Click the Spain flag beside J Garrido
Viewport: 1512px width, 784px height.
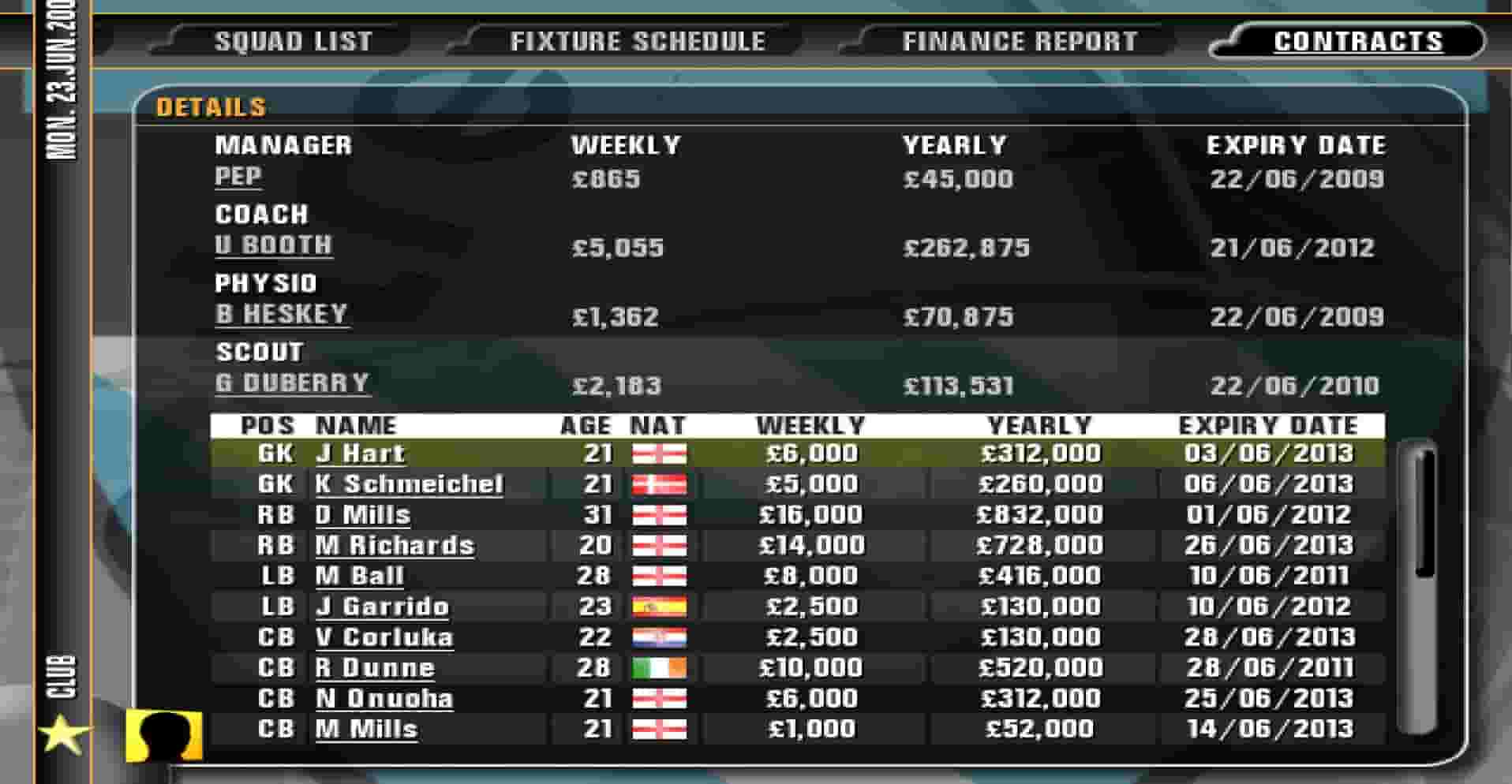point(659,606)
